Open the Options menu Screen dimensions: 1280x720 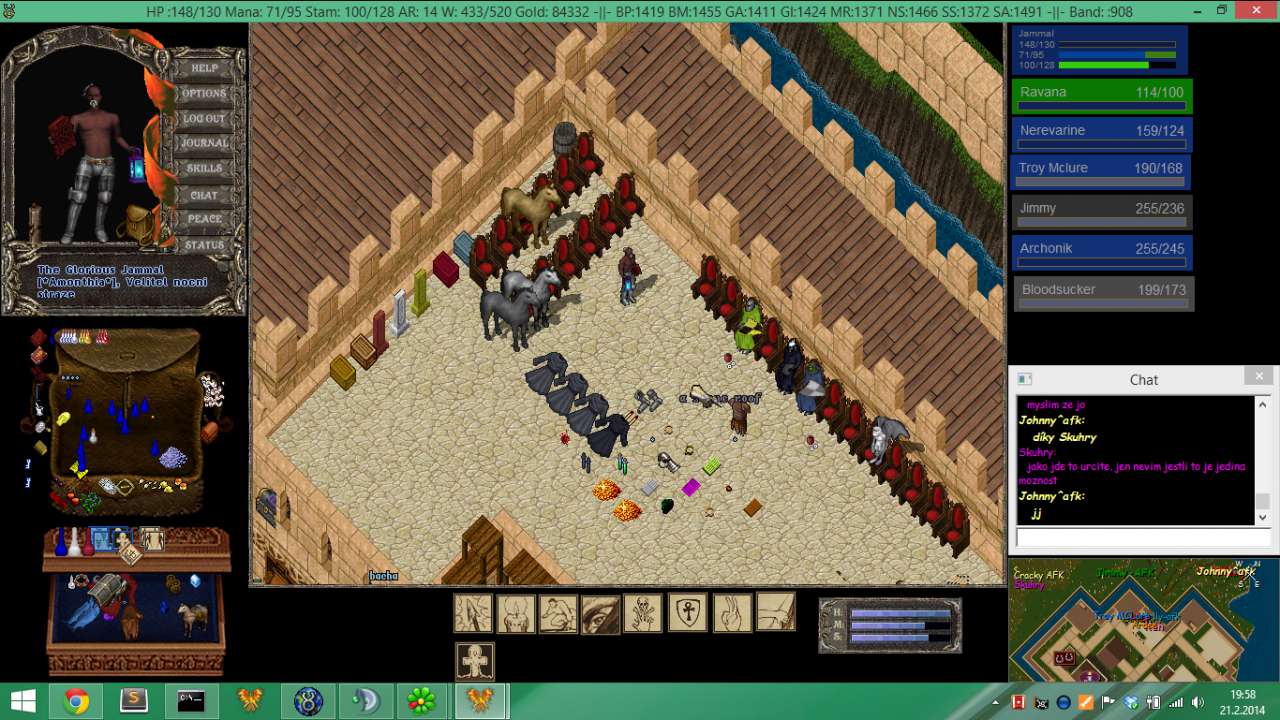click(204, 93)
